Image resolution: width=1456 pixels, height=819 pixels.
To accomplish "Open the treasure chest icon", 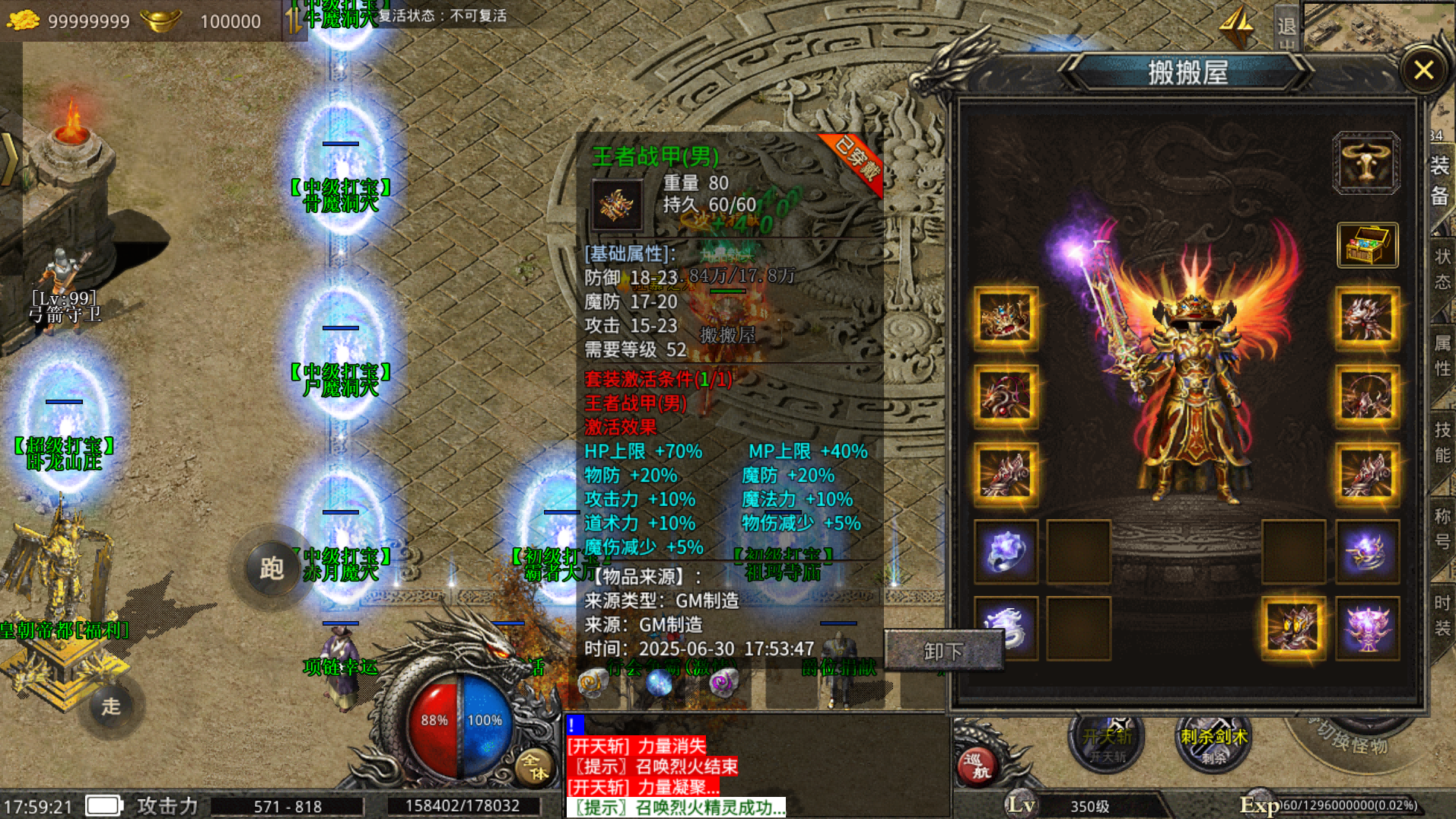I will click(x=1367, y=245).
